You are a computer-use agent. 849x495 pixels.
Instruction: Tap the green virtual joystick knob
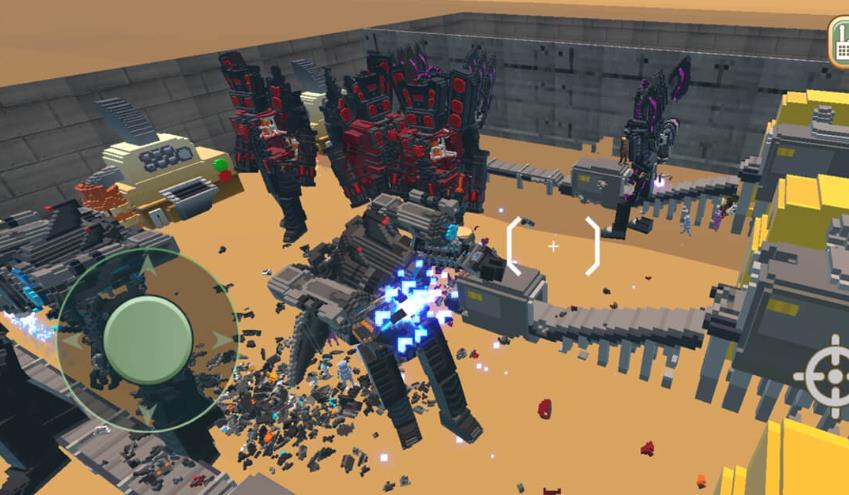pyautogui.click(x=148, y=340)
